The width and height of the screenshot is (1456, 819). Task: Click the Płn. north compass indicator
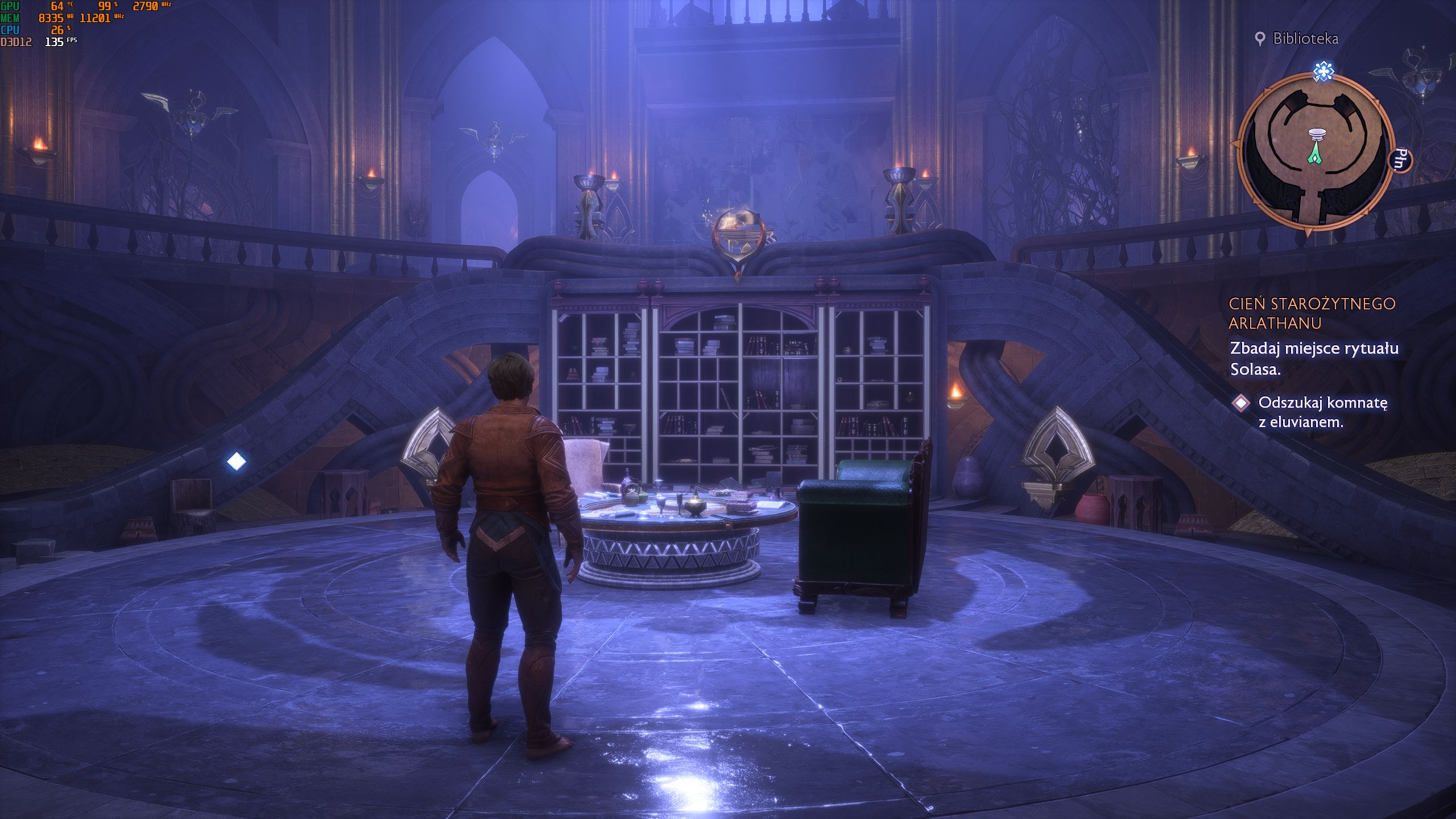[x=1401, y=159]
